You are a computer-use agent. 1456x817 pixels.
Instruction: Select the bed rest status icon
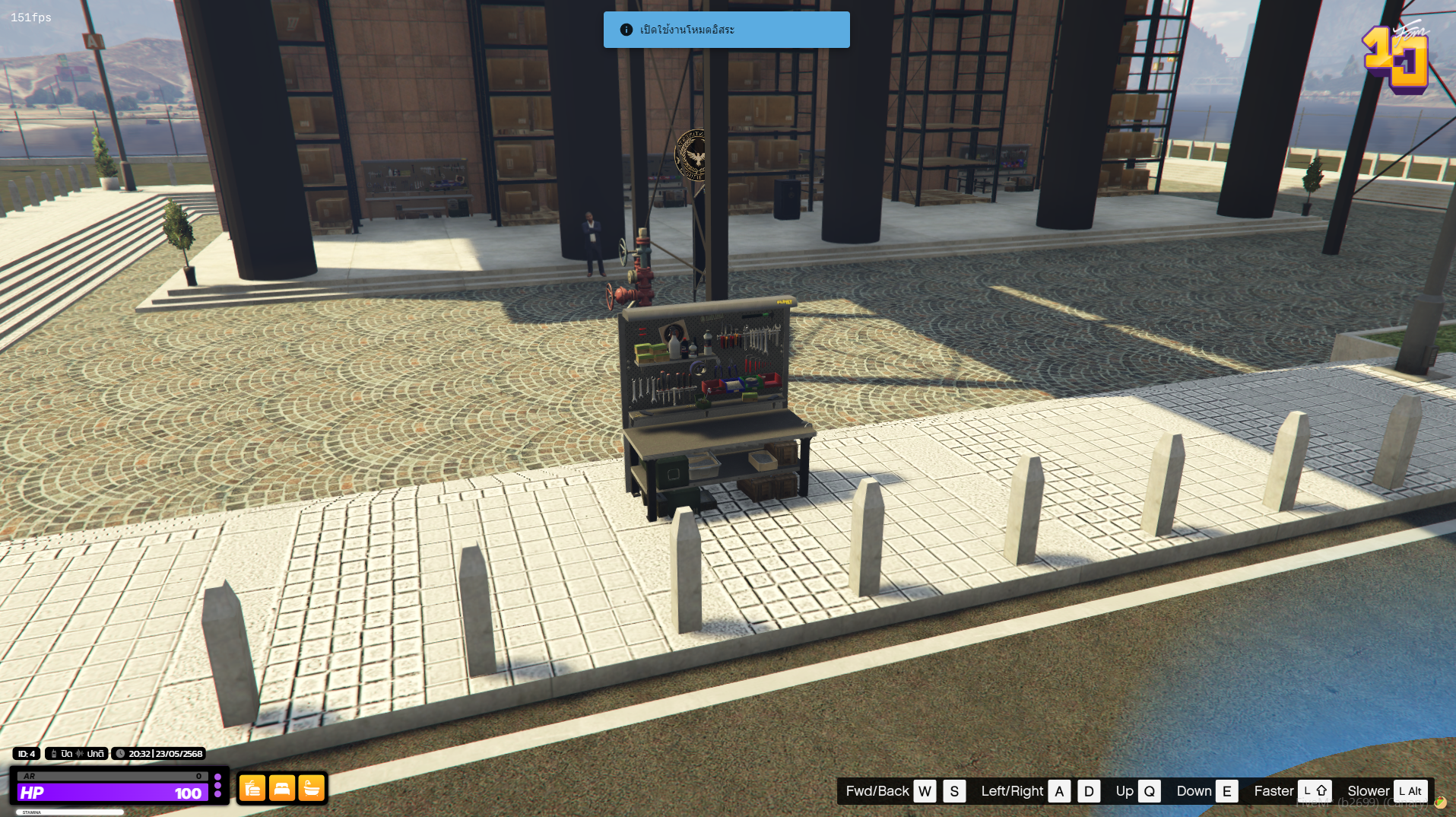pos(282,789)
